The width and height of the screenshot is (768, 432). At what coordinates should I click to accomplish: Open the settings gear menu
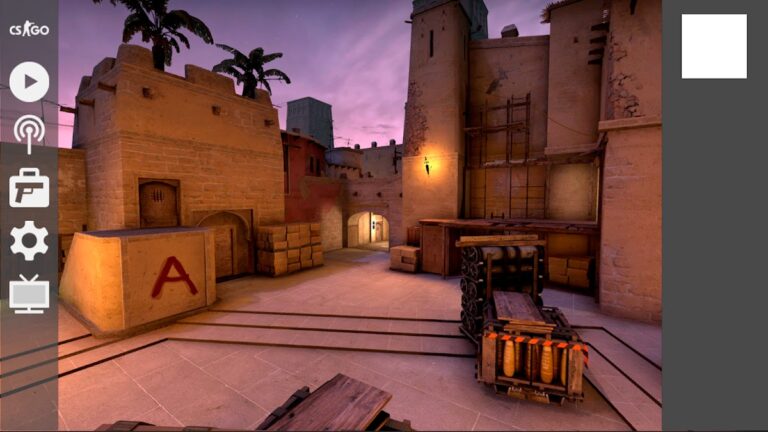(x=29, y=241)
